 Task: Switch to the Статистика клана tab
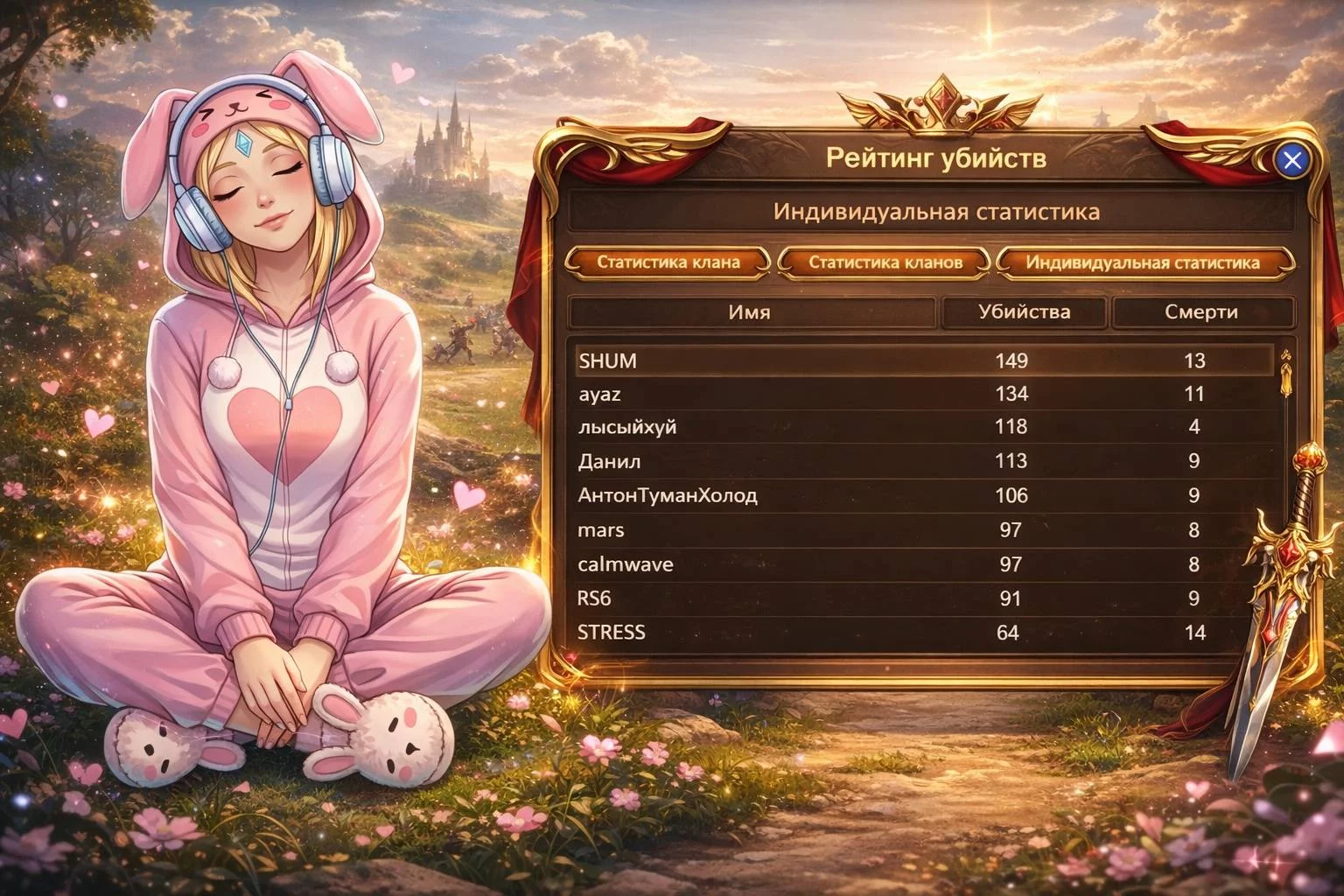668,262
